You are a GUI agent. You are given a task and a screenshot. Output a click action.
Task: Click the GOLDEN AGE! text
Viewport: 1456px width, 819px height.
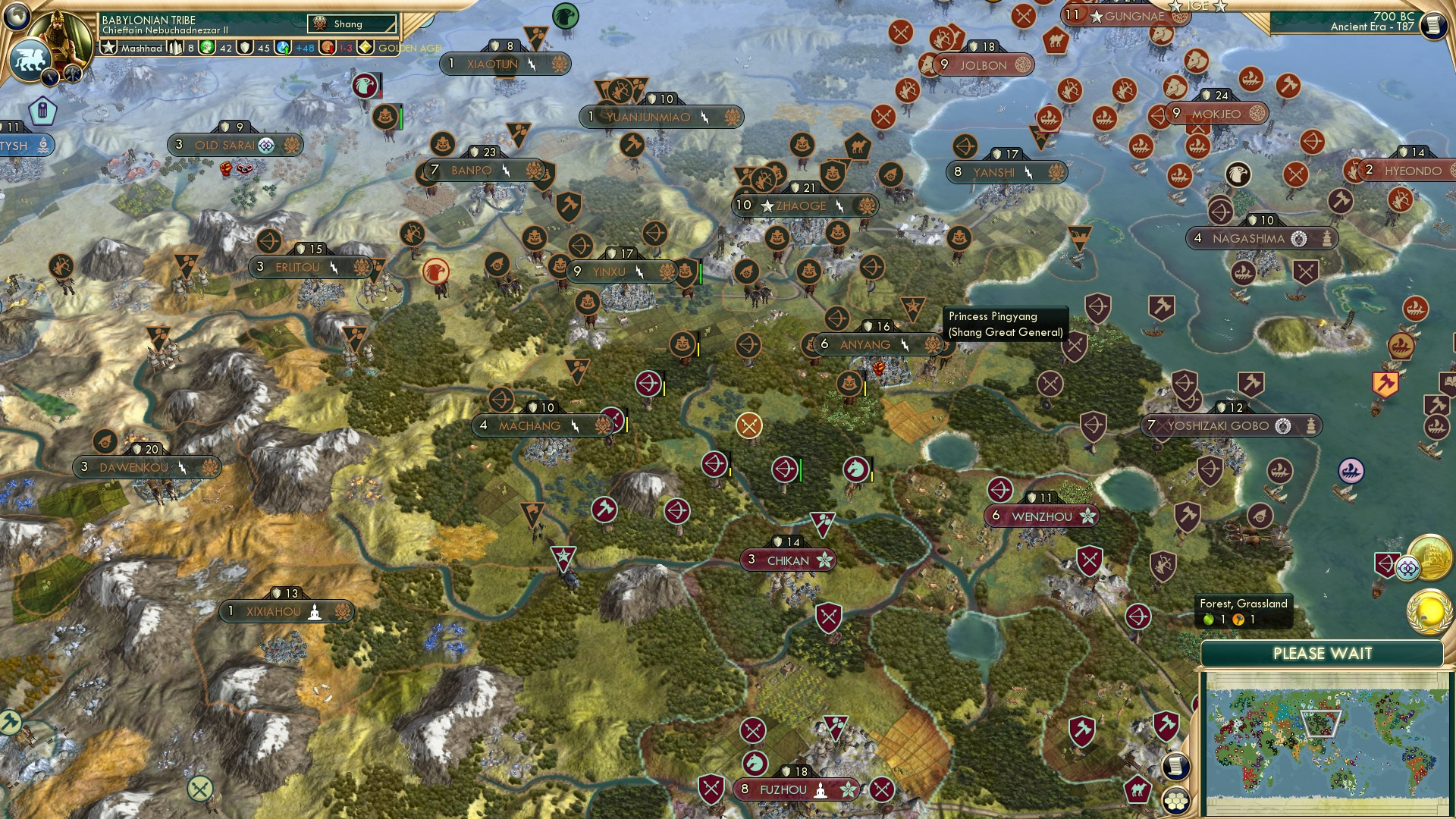[409, 49]
